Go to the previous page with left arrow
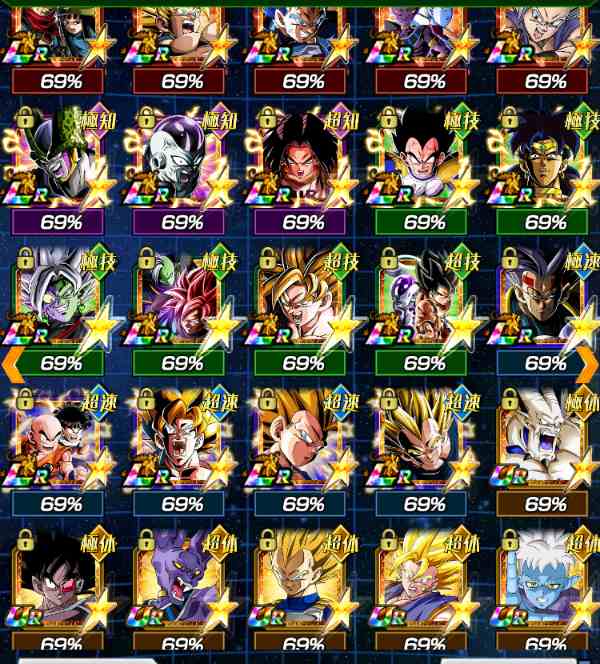Image resolution: width=600 pixels, height=664 pixels. (10, 359)
